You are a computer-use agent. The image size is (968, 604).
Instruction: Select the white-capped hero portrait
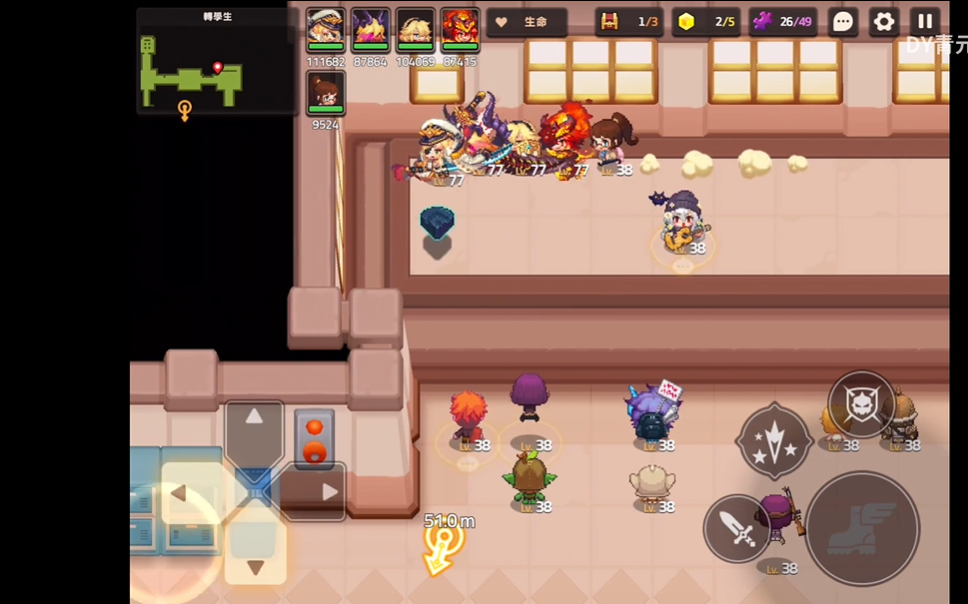(x=325, y=30)
